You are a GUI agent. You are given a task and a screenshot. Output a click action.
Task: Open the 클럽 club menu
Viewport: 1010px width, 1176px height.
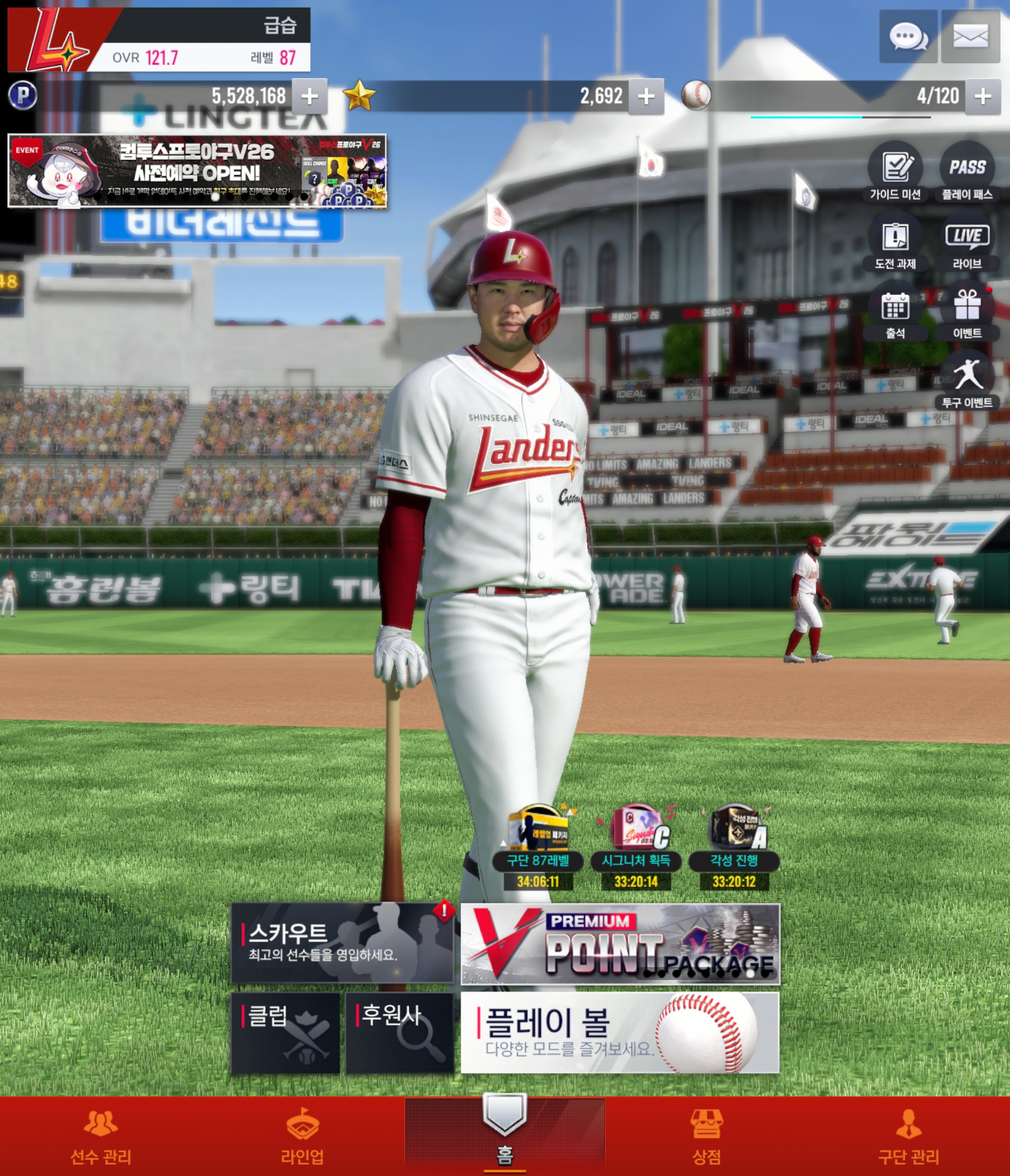pyautogui.click(x=285, y=1032)
